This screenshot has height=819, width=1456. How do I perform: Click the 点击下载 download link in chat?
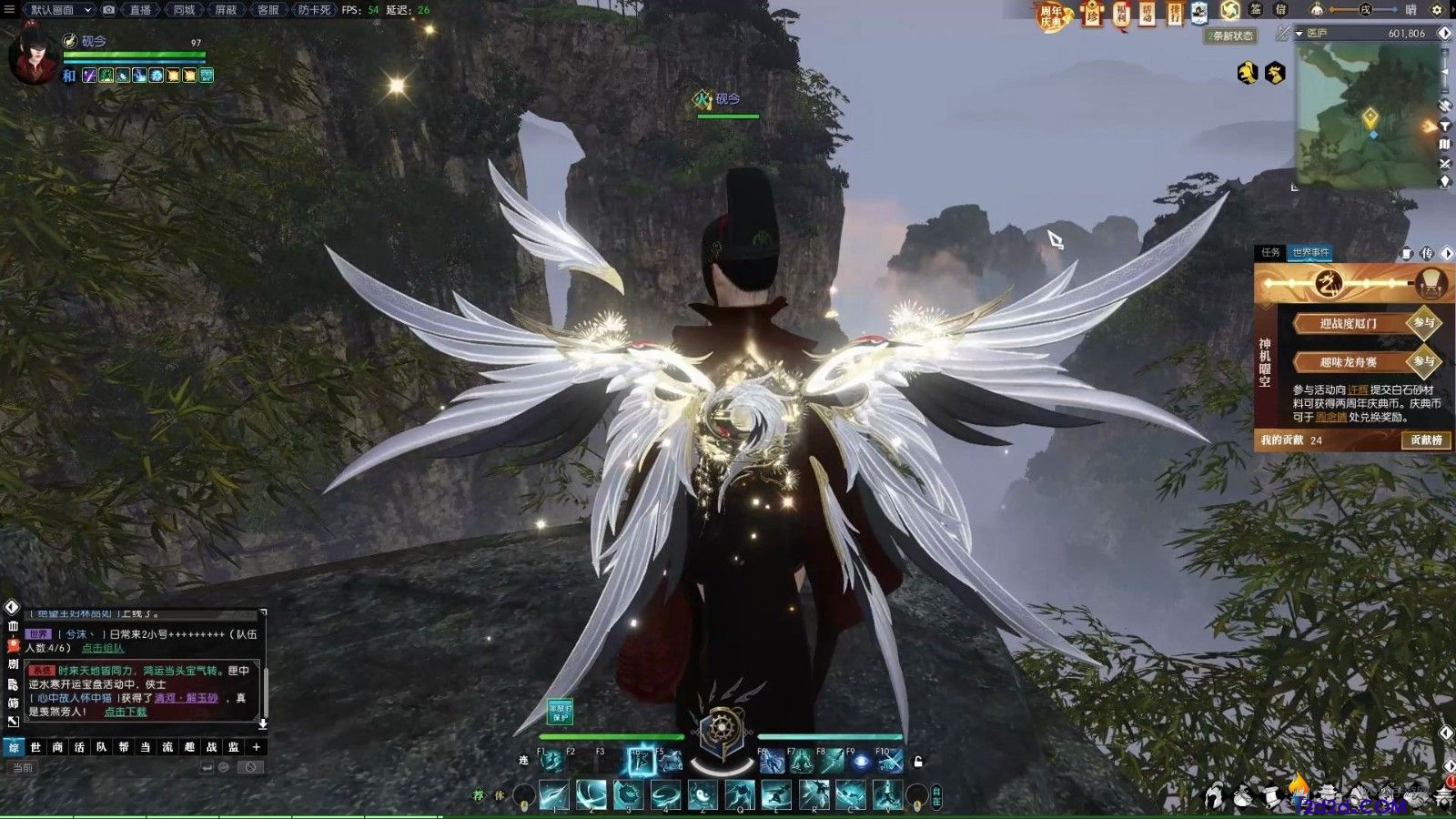tap(125, 712)
